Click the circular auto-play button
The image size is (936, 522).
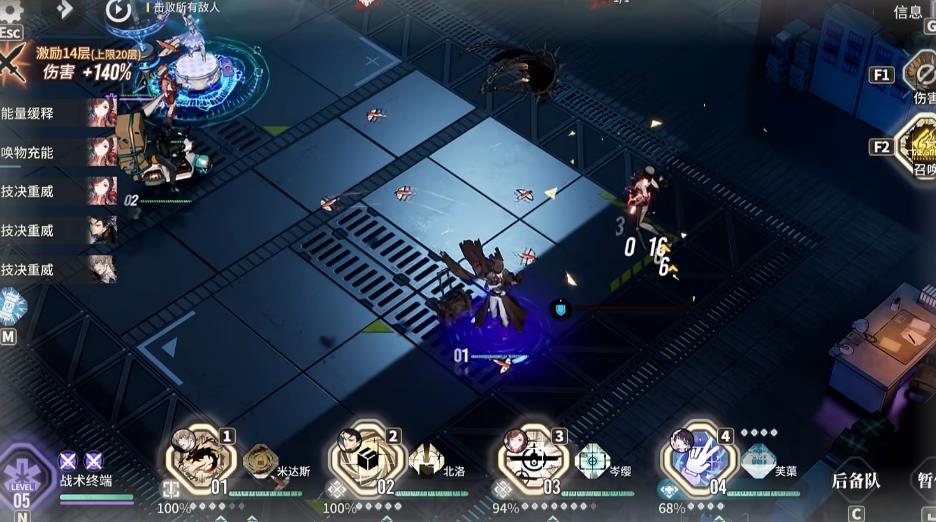118,11
